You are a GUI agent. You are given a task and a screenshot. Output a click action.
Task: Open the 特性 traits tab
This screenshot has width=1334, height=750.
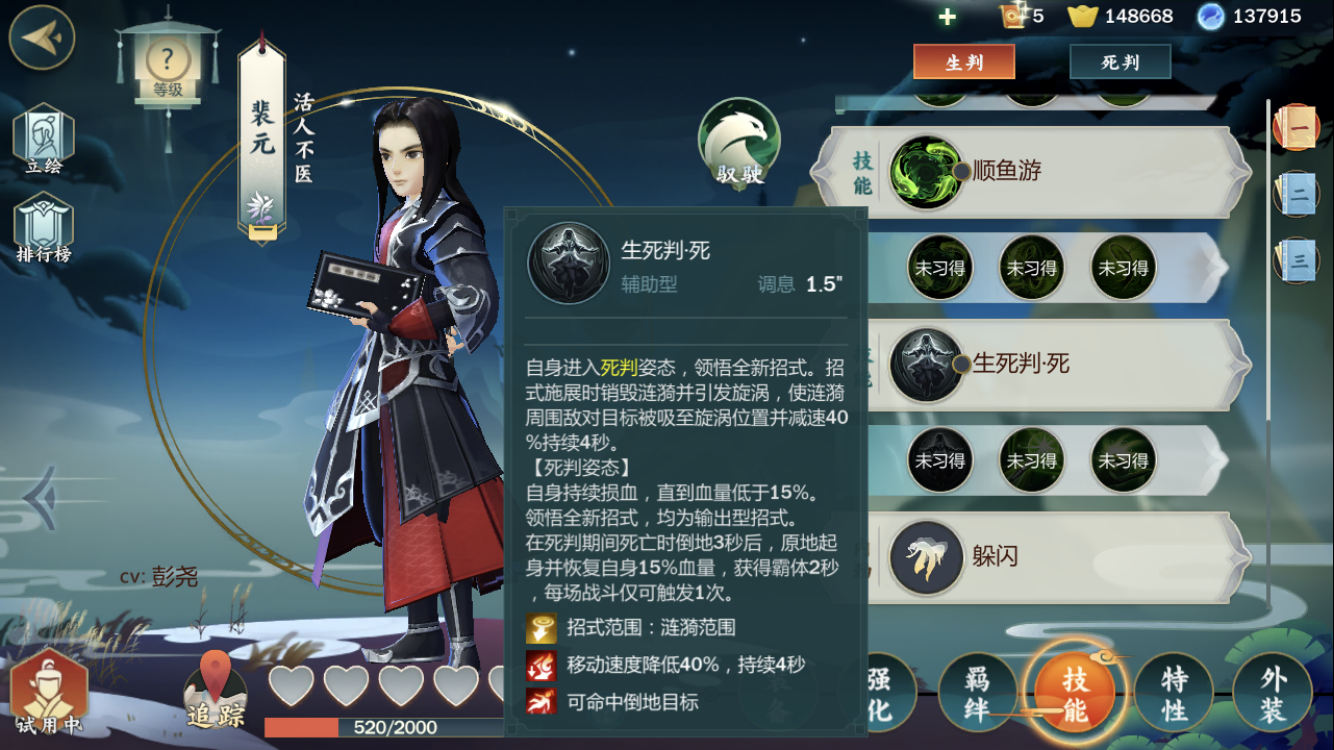tap(1174, 695)
